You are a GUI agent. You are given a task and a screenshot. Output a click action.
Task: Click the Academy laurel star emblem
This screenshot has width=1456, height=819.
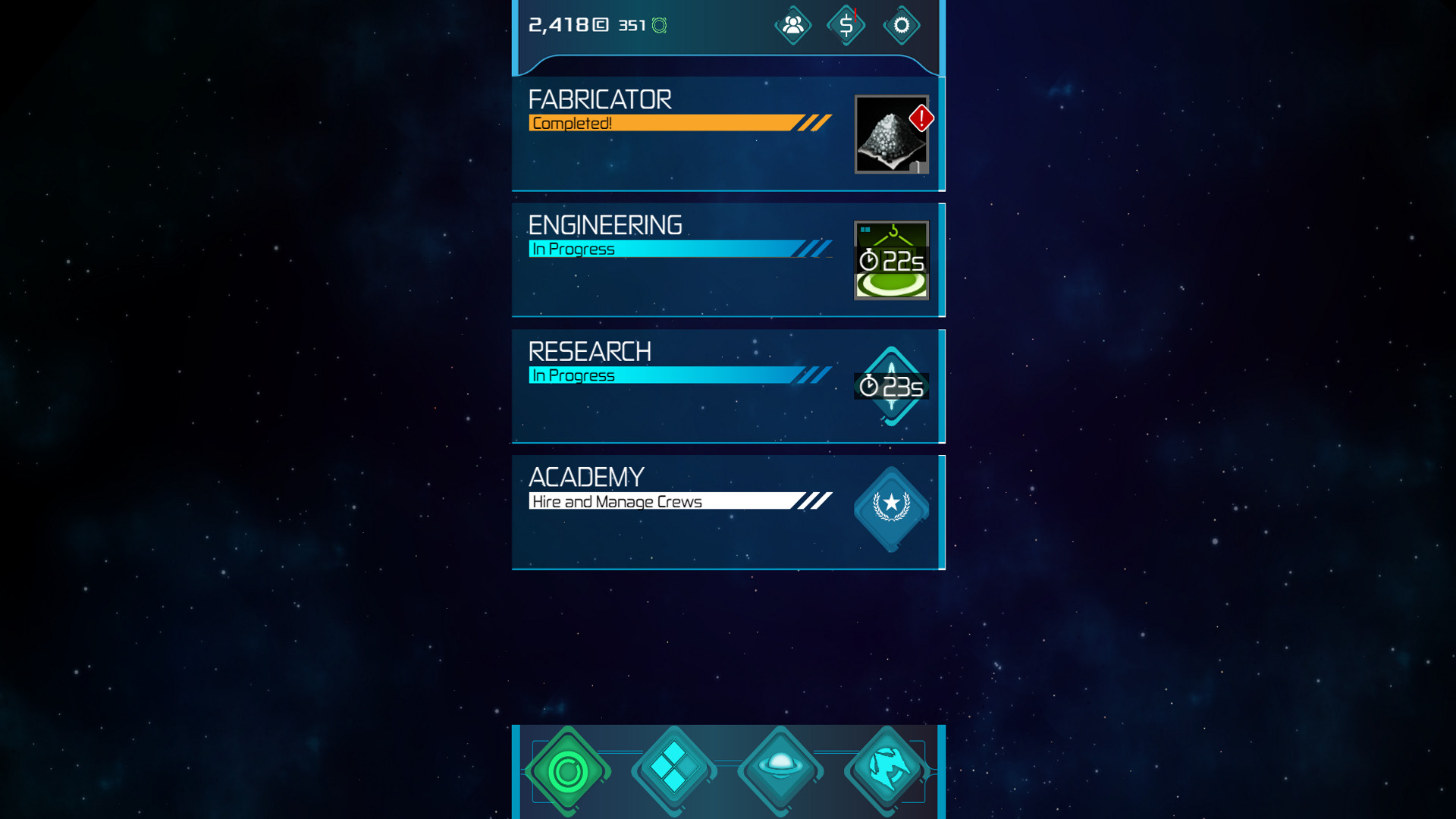pos(891,507)
